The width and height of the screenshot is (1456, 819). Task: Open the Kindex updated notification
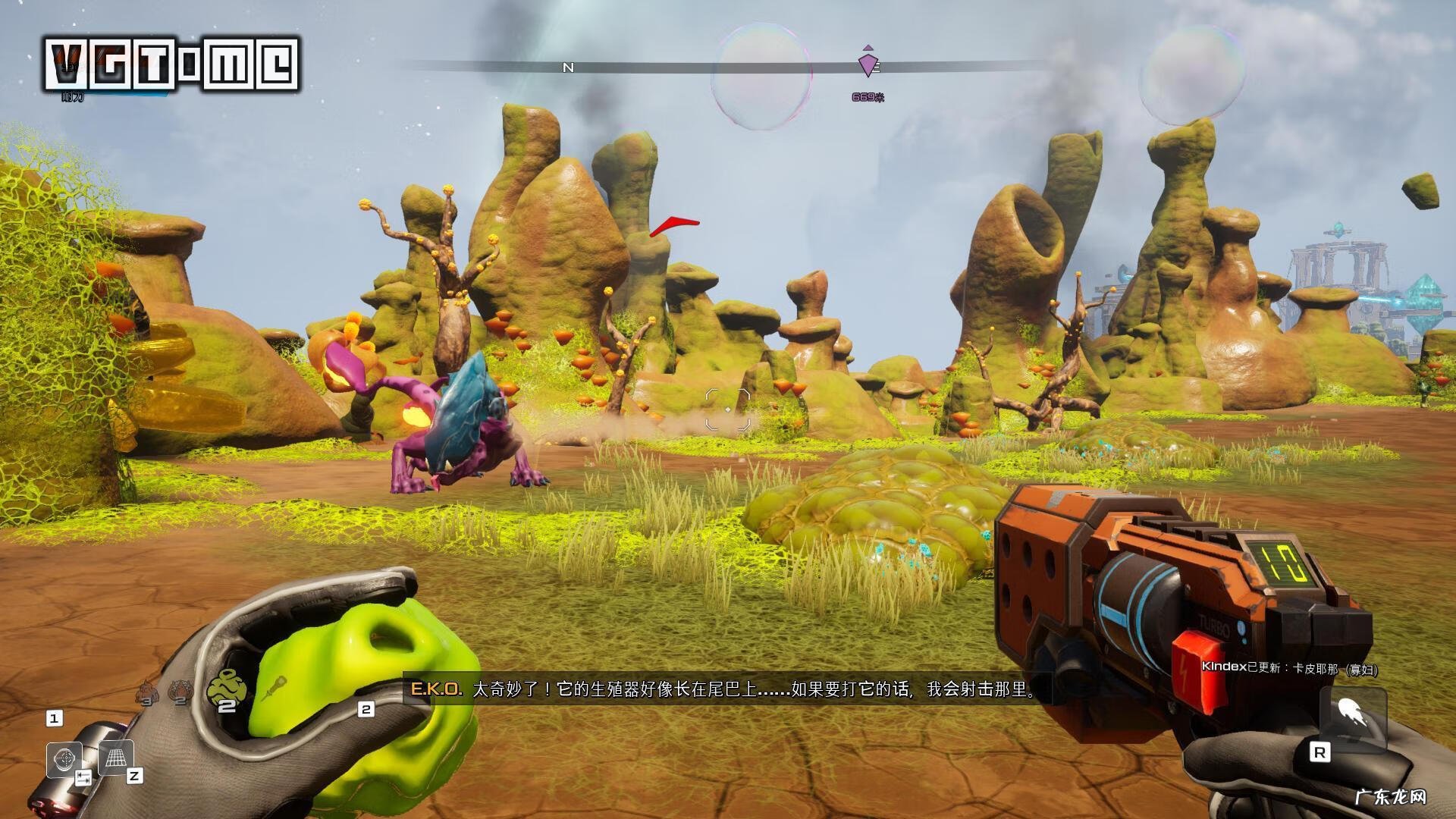(x=1289, y=668)
